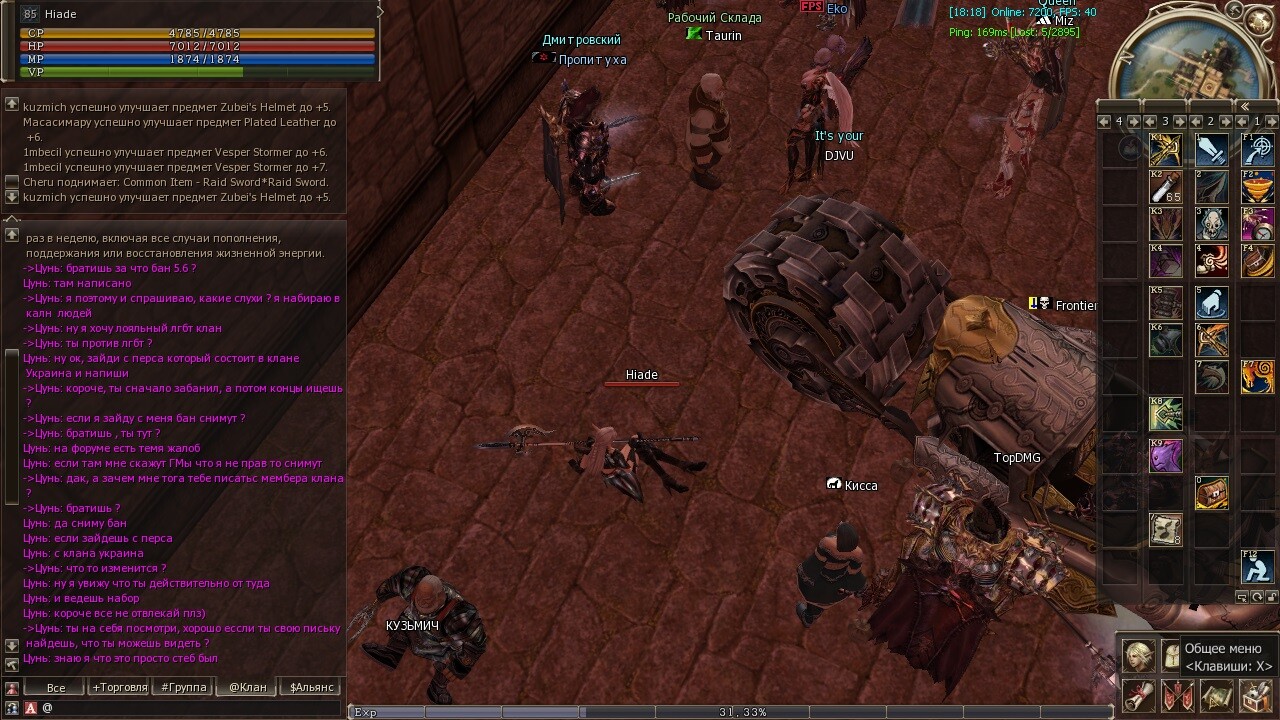Open the world map button
Image resolution: width=1280 pixels, height=720 pixels.
click(1216, 694)
